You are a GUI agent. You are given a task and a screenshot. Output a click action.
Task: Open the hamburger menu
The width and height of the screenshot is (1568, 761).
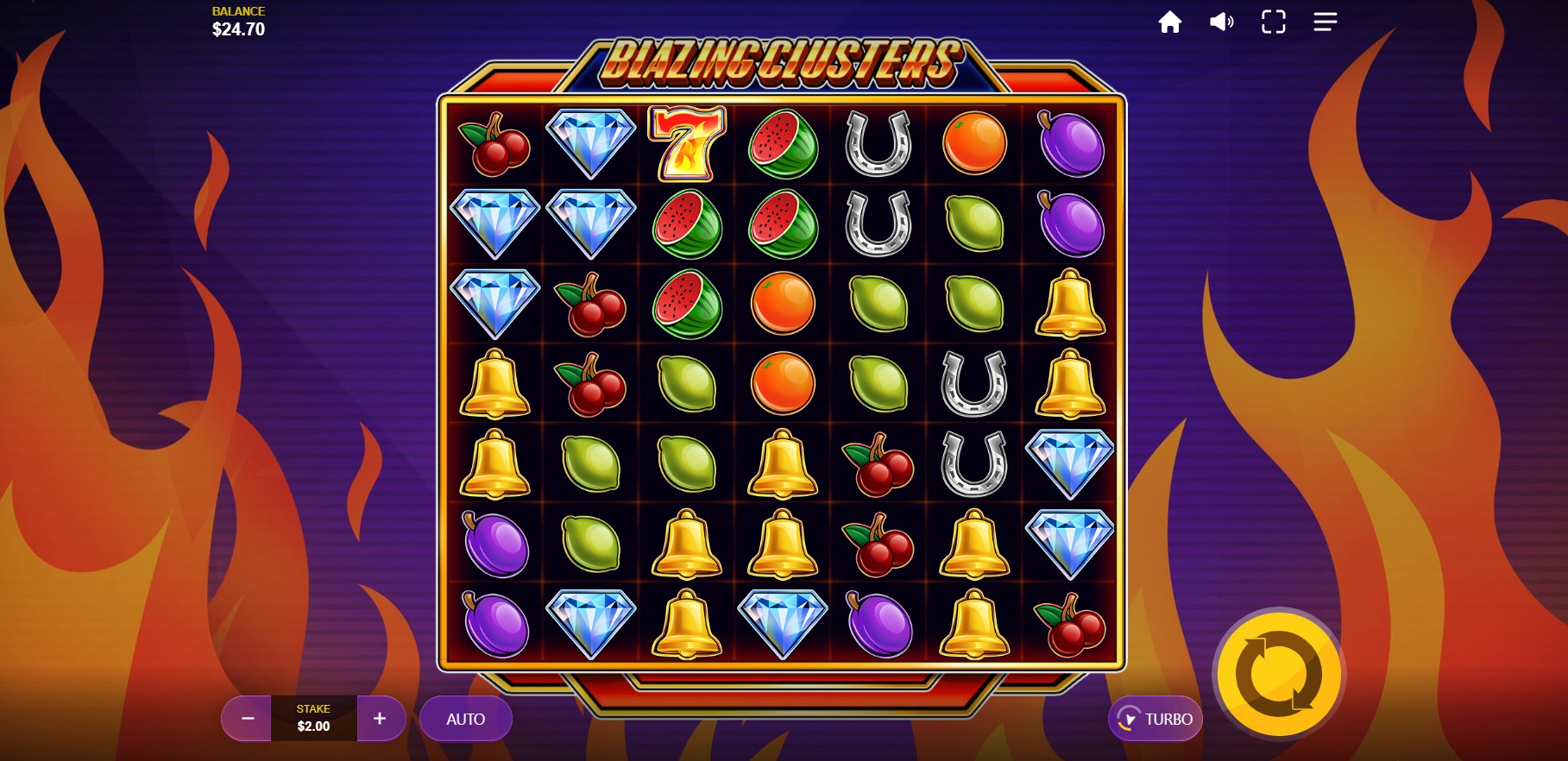pyautogui.click(x=1325, y=22)
